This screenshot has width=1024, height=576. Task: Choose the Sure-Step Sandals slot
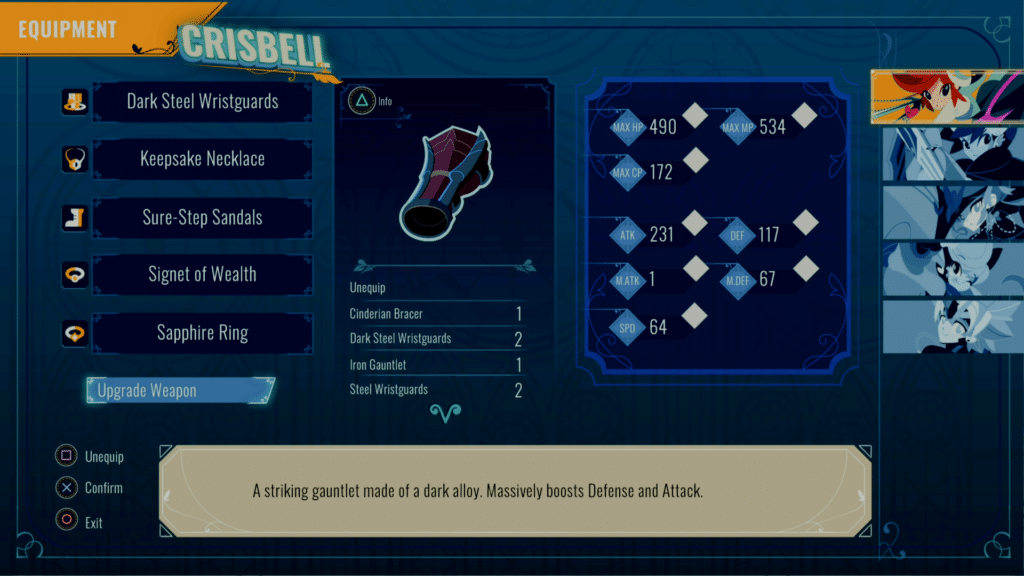click(203, 217)
